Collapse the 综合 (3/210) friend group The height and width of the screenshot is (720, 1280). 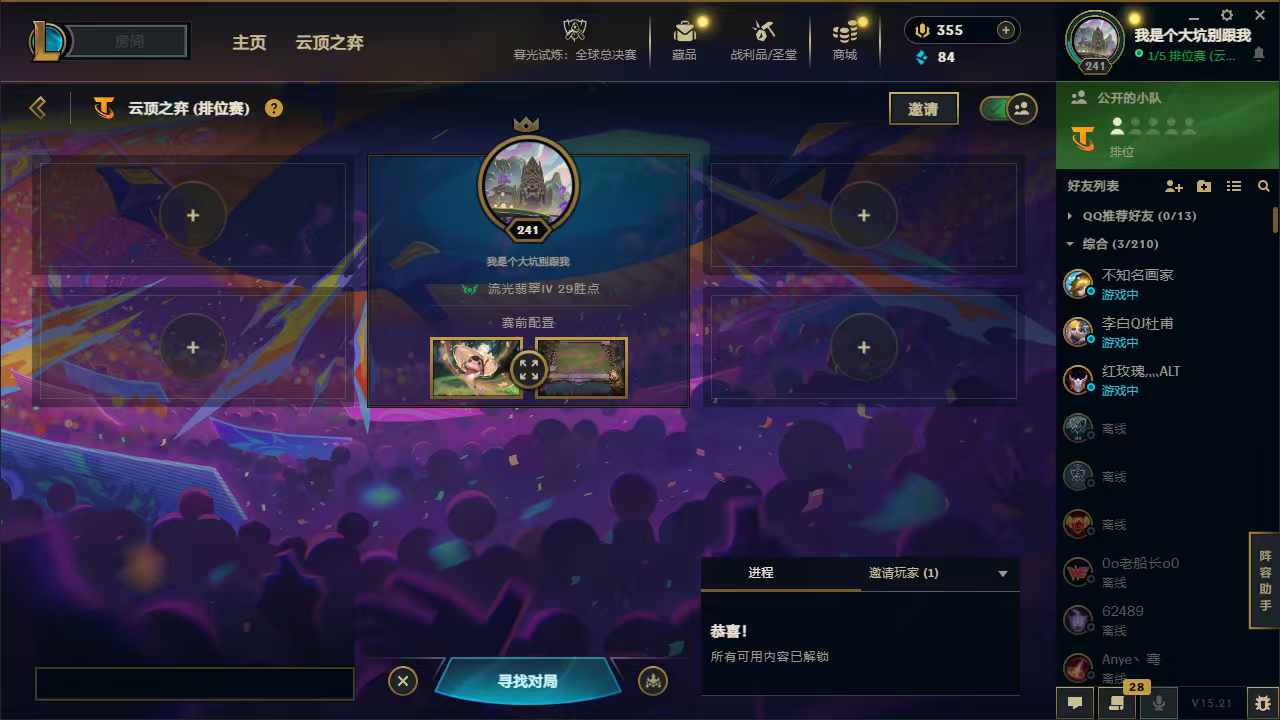pyautogui.click(x=1072, y=243)
